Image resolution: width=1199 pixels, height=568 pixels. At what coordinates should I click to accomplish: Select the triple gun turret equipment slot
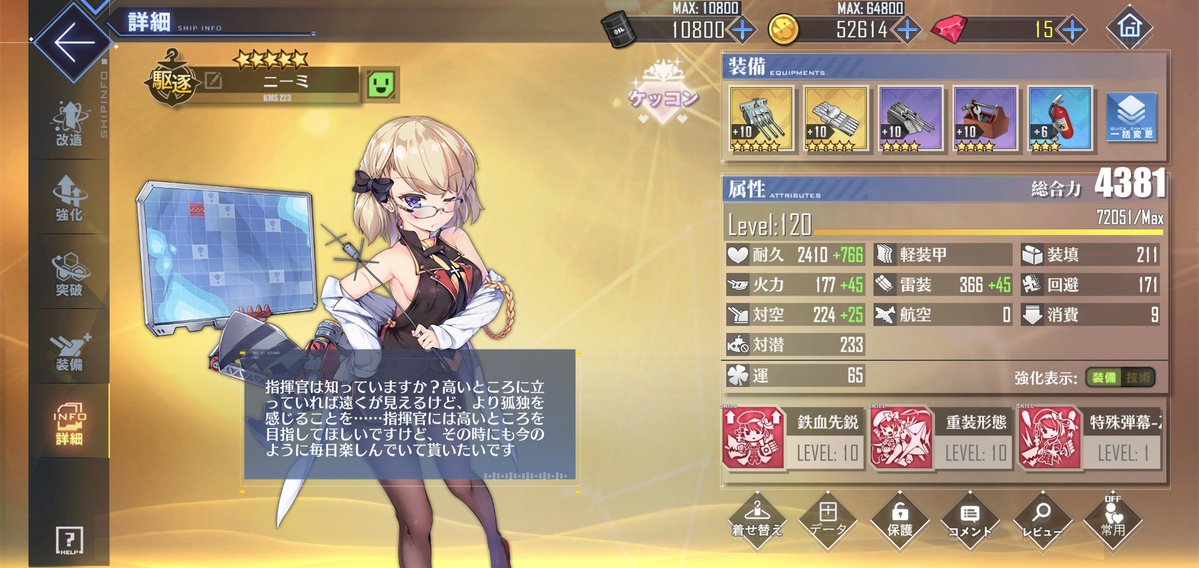tap(762, 118)
